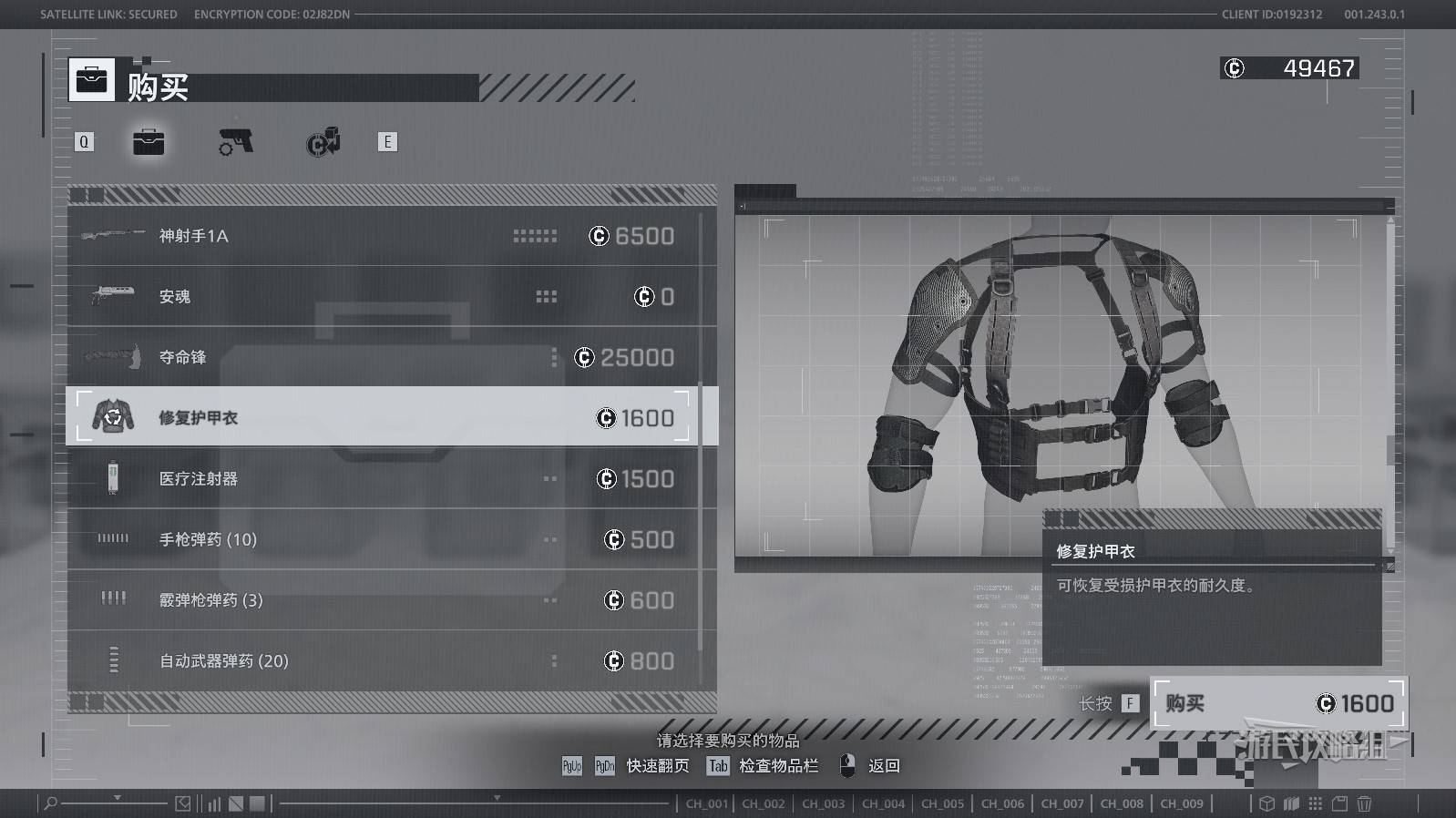
Task: Click the 快速翻页 quick page option
Action: tap(656, 766)
